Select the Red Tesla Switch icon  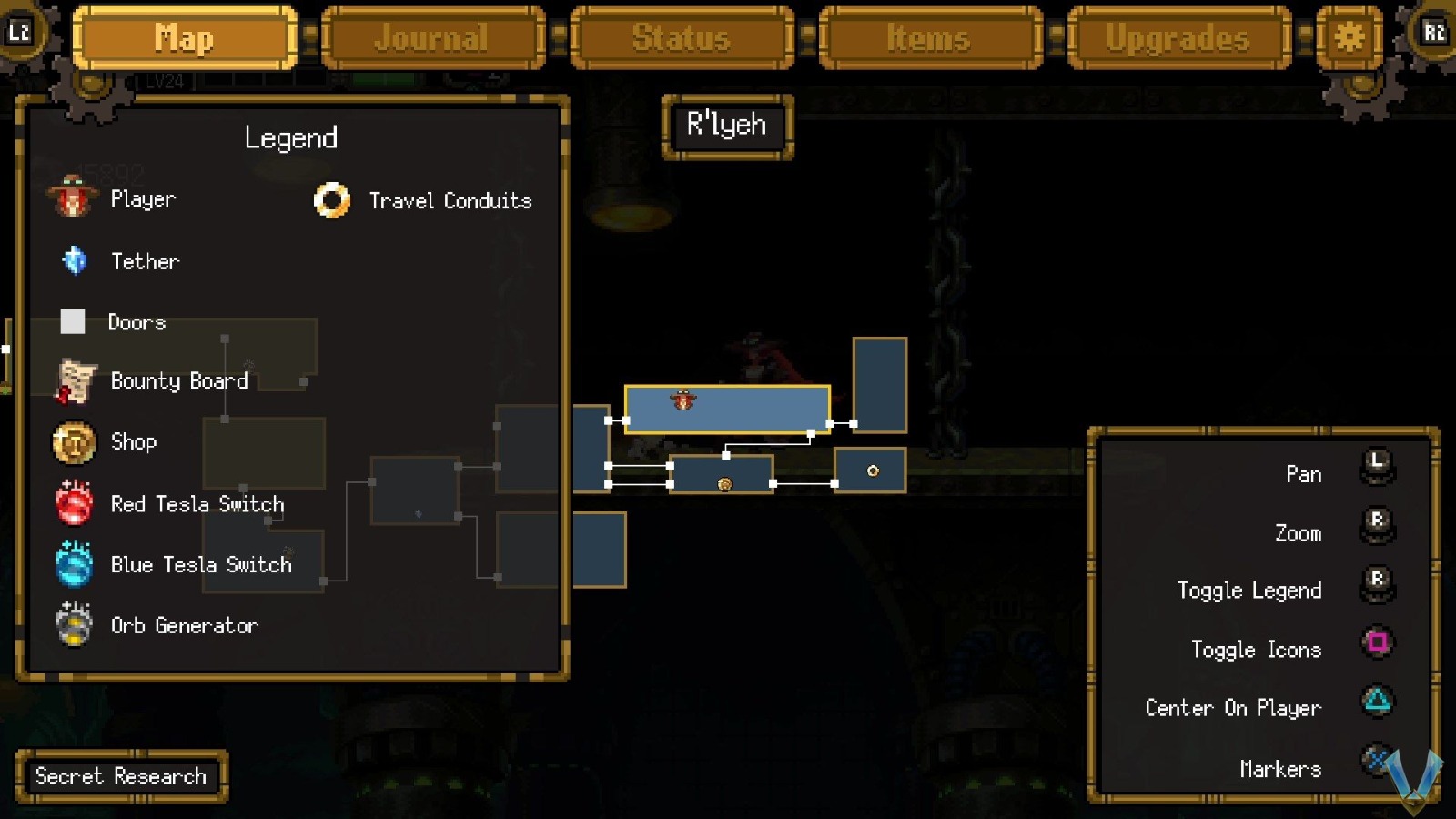click(72, 503)
